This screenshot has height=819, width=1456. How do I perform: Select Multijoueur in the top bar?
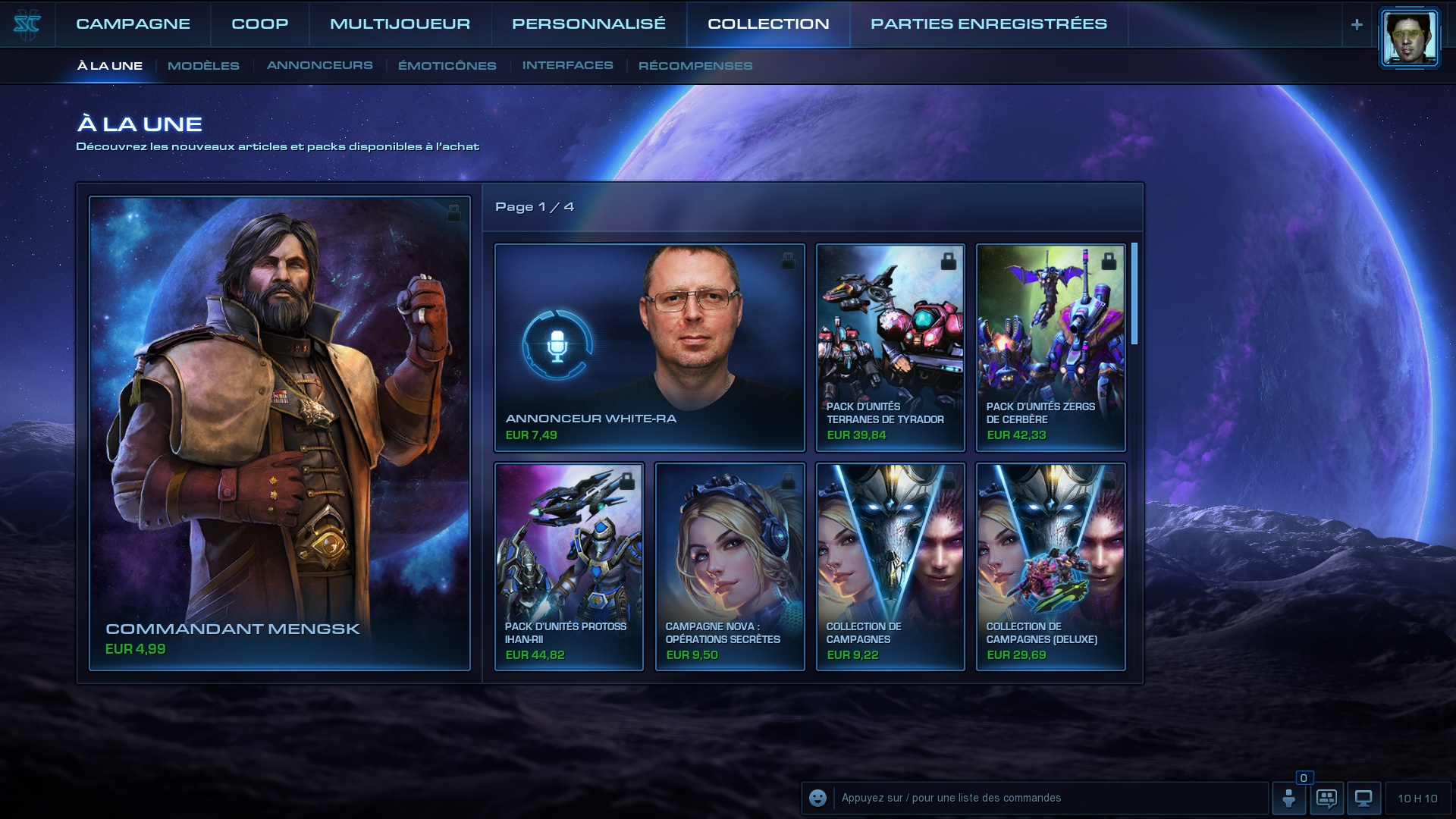point(400,24)
